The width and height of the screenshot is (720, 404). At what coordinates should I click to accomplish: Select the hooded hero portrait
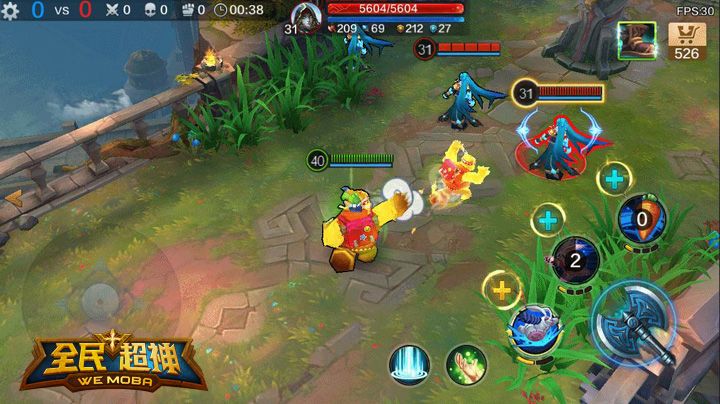pyautogui.click(x=305, y=17)
